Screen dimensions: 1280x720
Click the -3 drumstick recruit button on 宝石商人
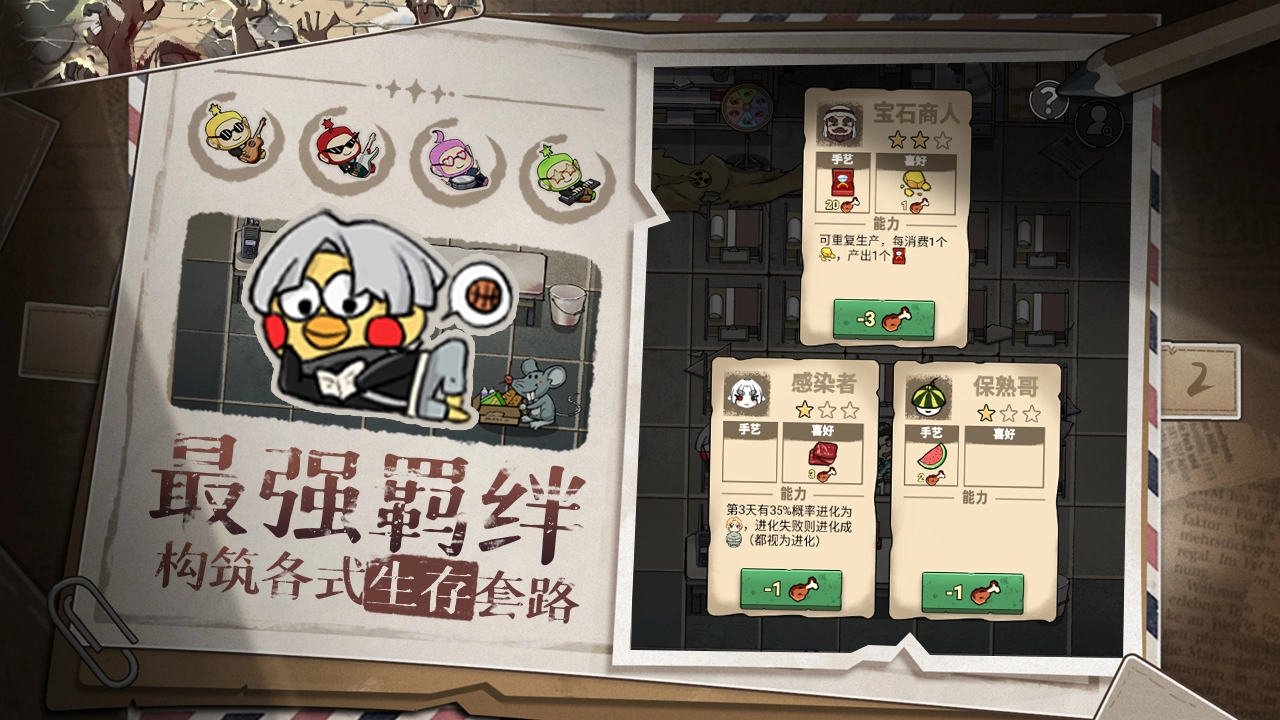(882, 320)
